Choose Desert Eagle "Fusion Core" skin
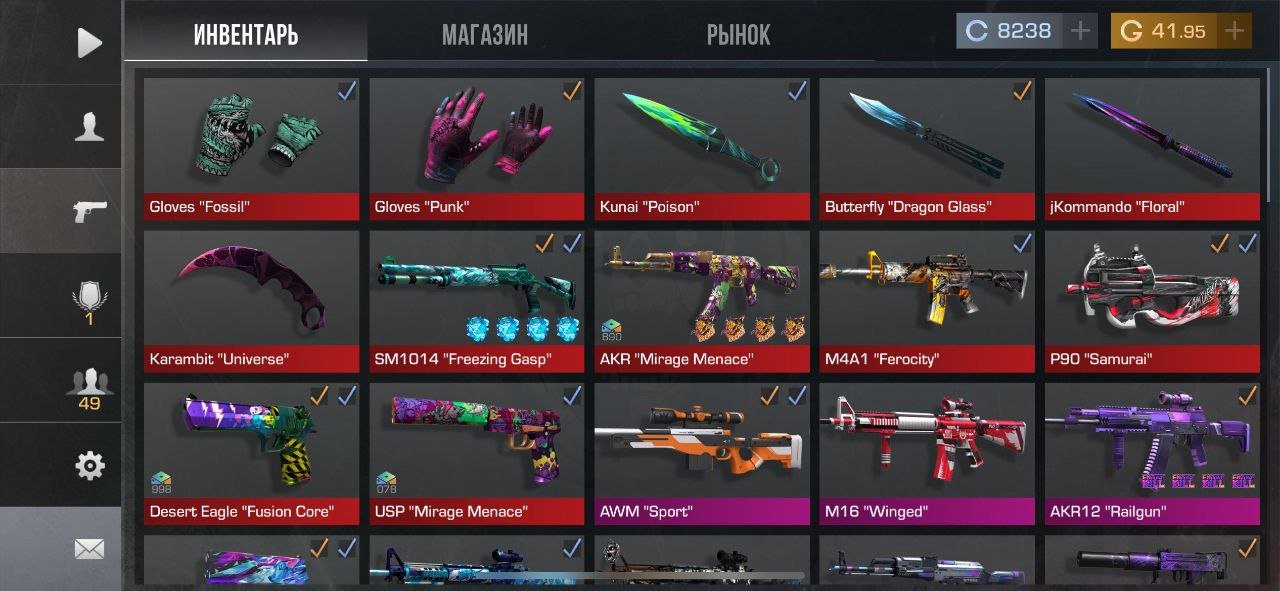 coord(251,454)
